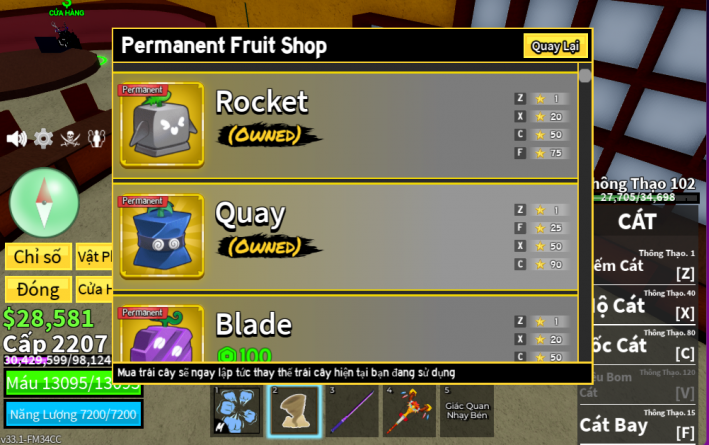This screenshot has height=445, width=709.
Task: Select the sand fruit hotbar slot
Action: coord(294,412)
